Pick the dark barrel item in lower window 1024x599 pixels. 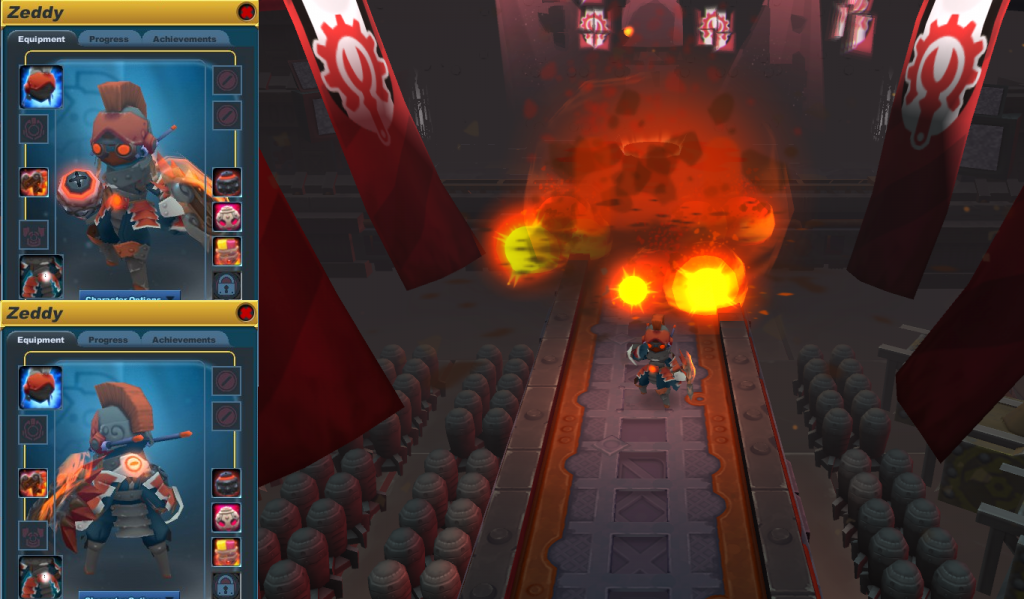point(227,483)
